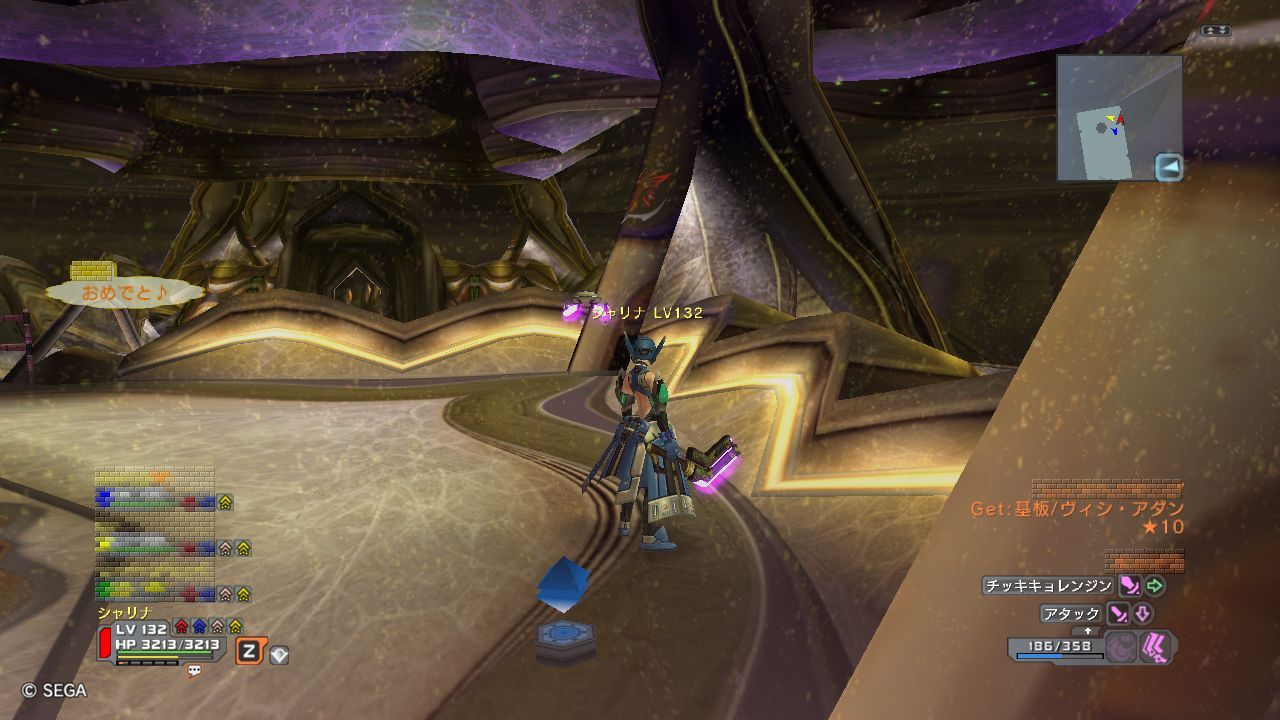Click the arrow button on the minimap
1280x720 pixels.
click(1168, 167)
